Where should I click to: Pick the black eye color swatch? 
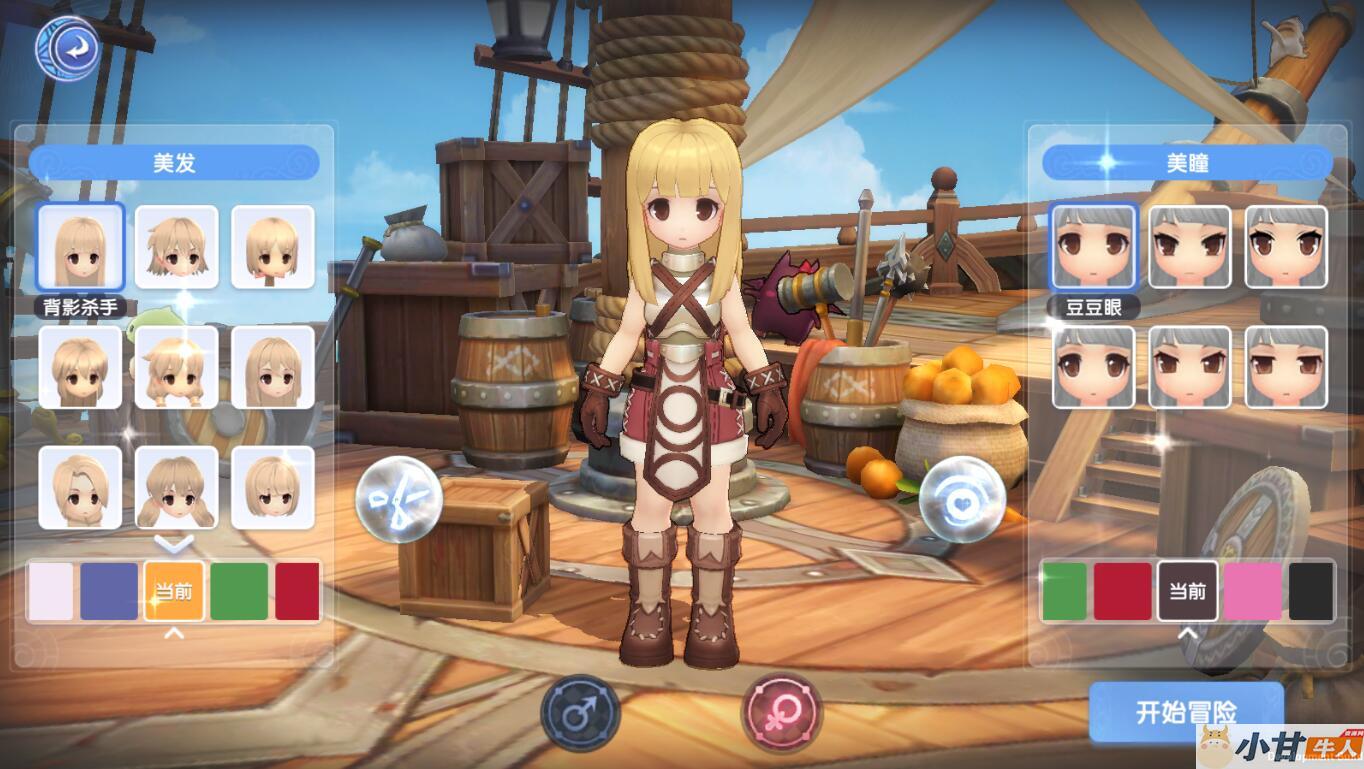[x=1311, y=591]
